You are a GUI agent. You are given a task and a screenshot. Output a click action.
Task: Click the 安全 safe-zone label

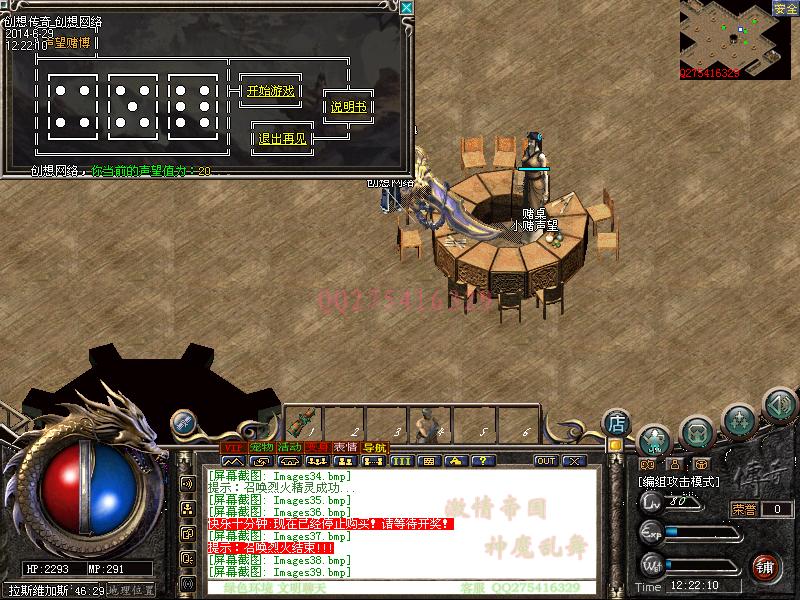point(786,9)
